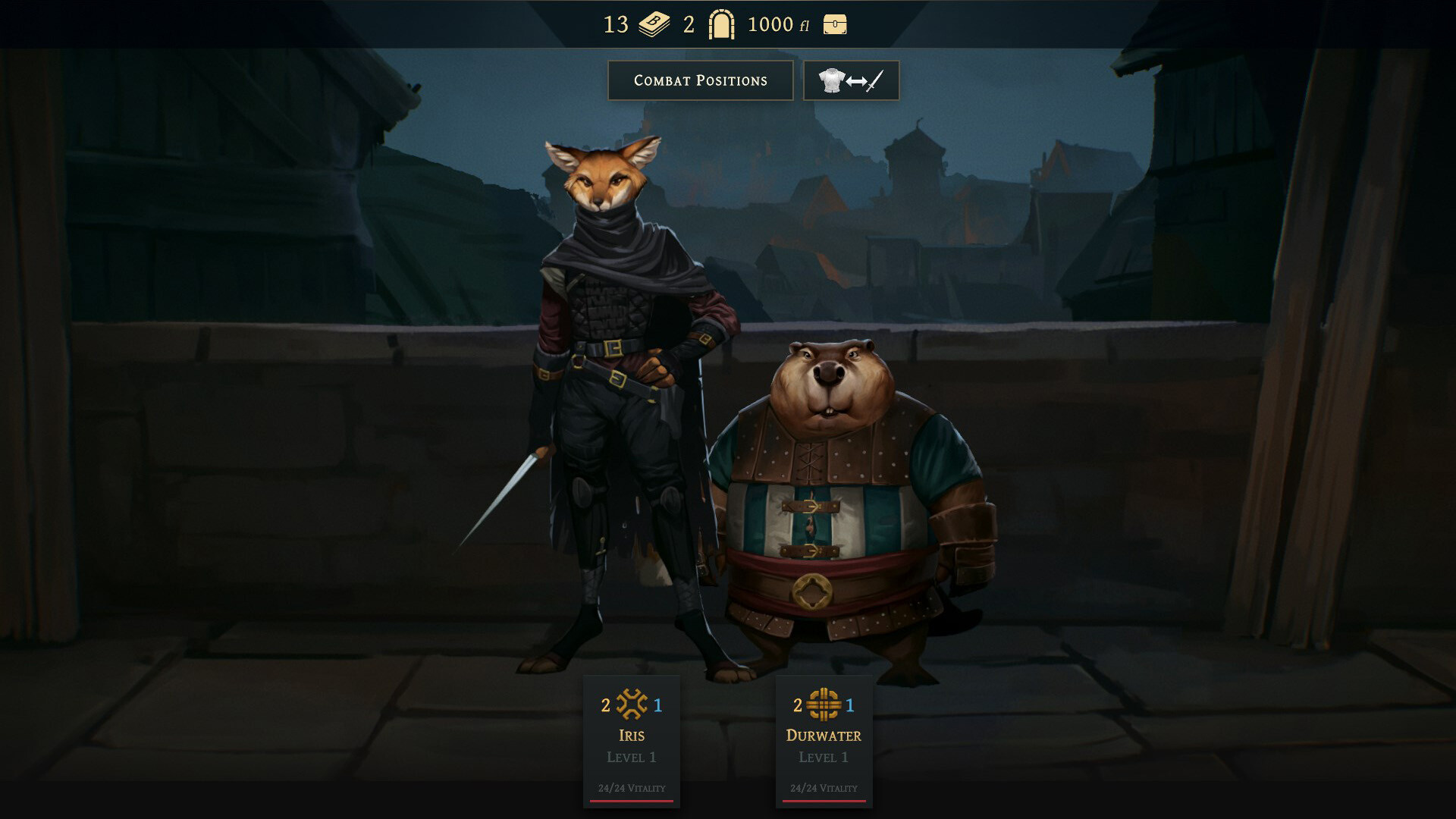
Task: Toggle Durwater's gold stat value 2
Action: point(797,707)
